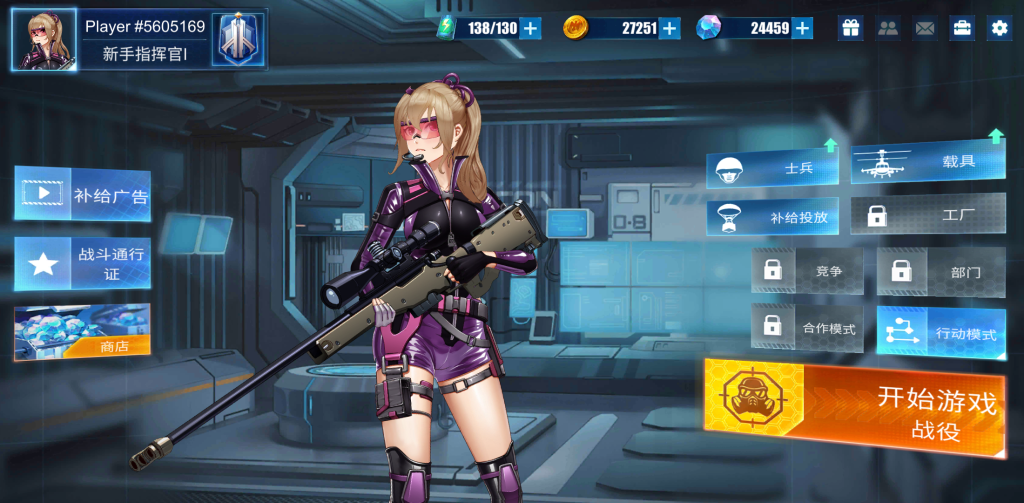Screen dimensions: 1024x503
Task: Open the friends icon
Action: [888, 28]
